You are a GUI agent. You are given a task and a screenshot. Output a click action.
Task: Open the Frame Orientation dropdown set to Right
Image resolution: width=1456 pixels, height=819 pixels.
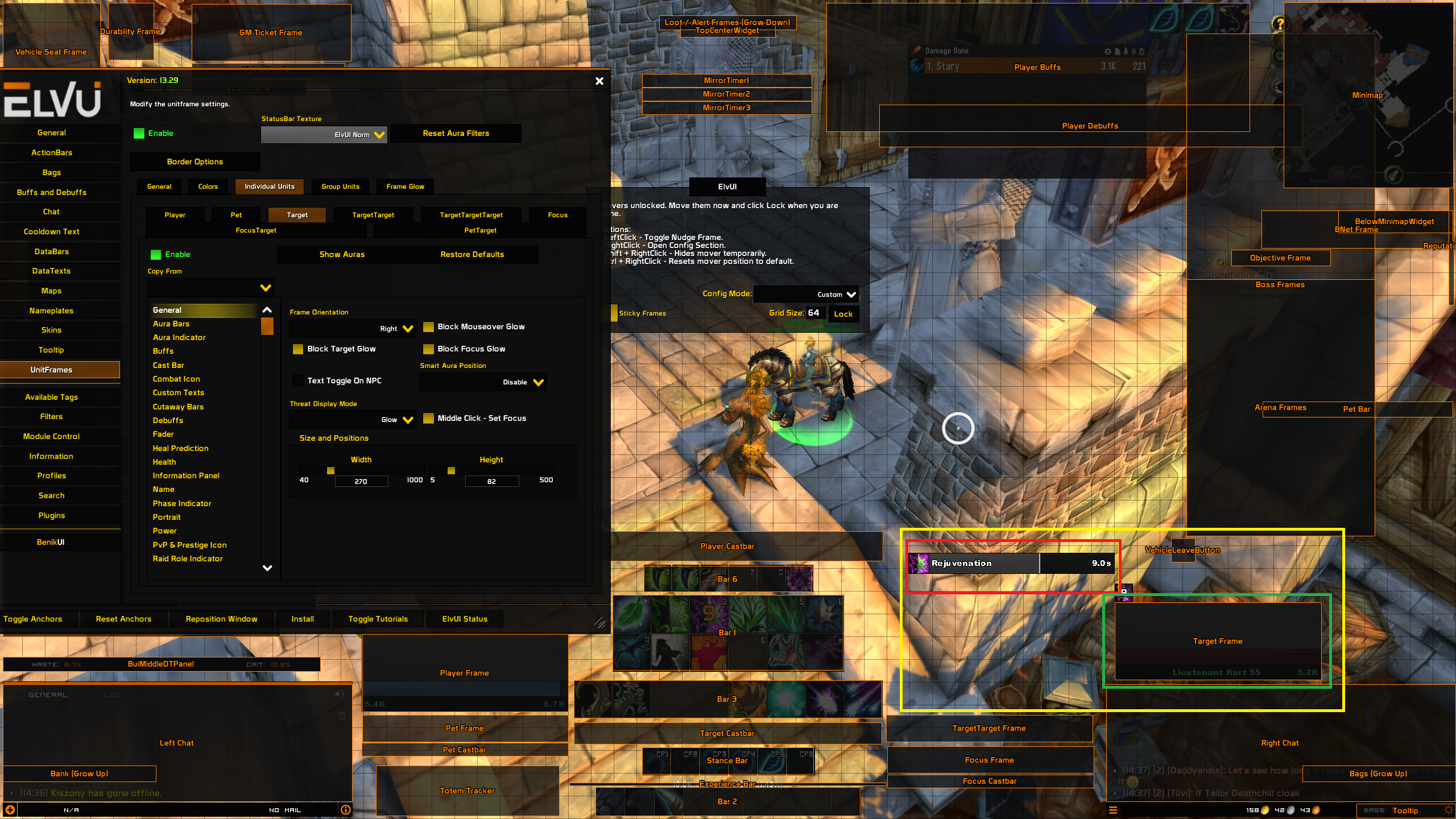352,328
